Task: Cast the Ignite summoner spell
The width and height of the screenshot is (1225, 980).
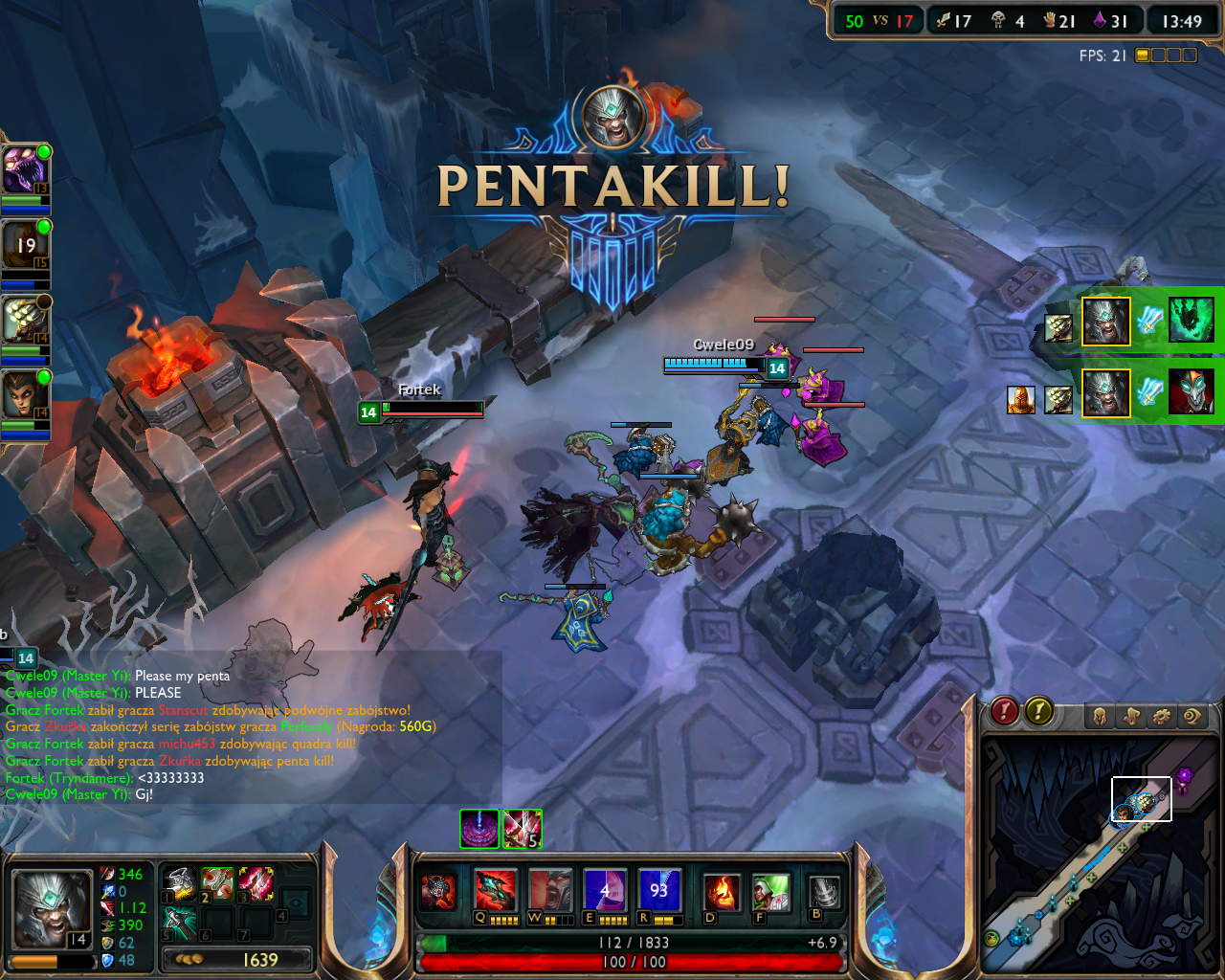Action: (721, 892)
